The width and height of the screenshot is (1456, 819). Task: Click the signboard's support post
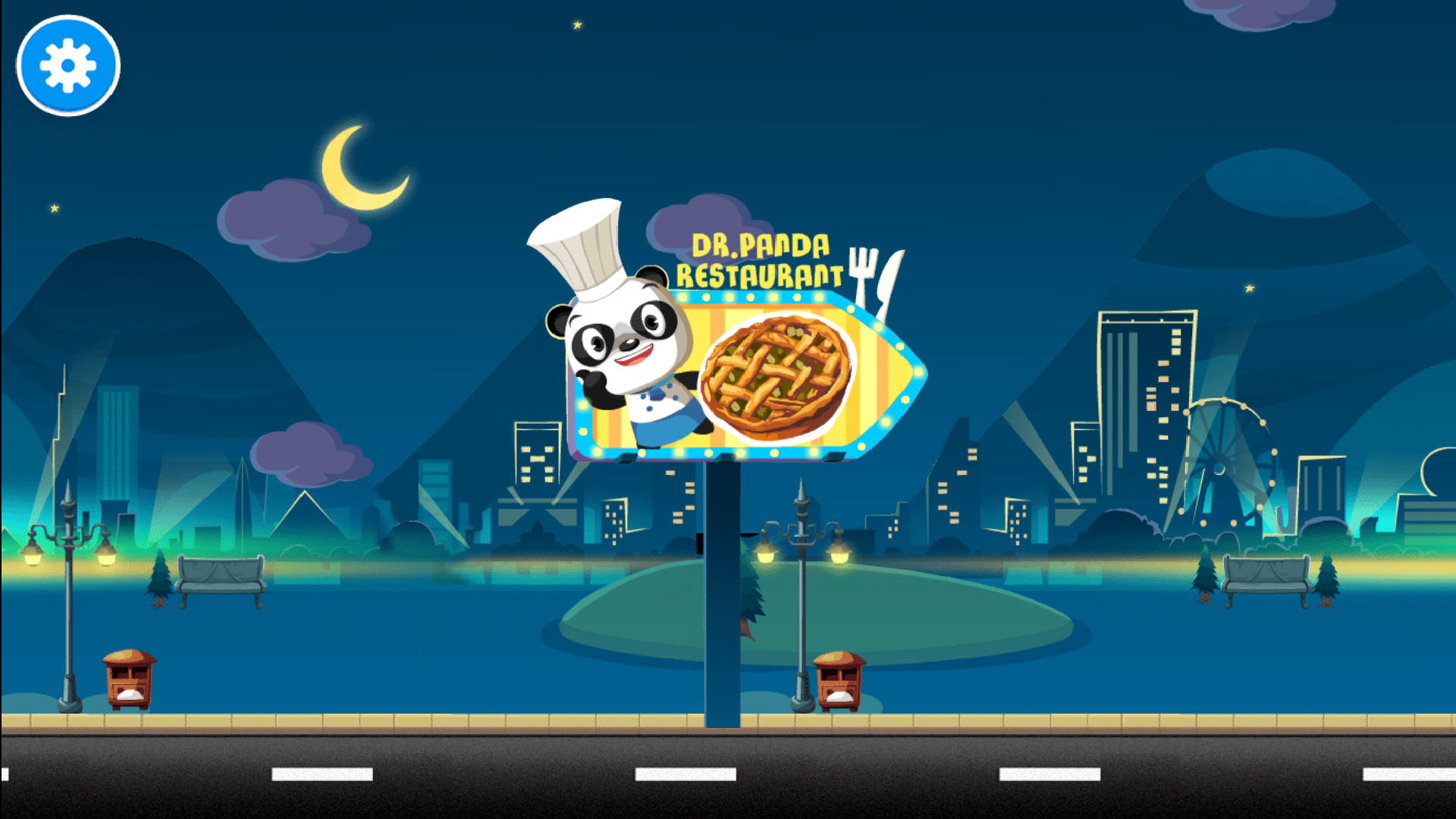(722, 607)
